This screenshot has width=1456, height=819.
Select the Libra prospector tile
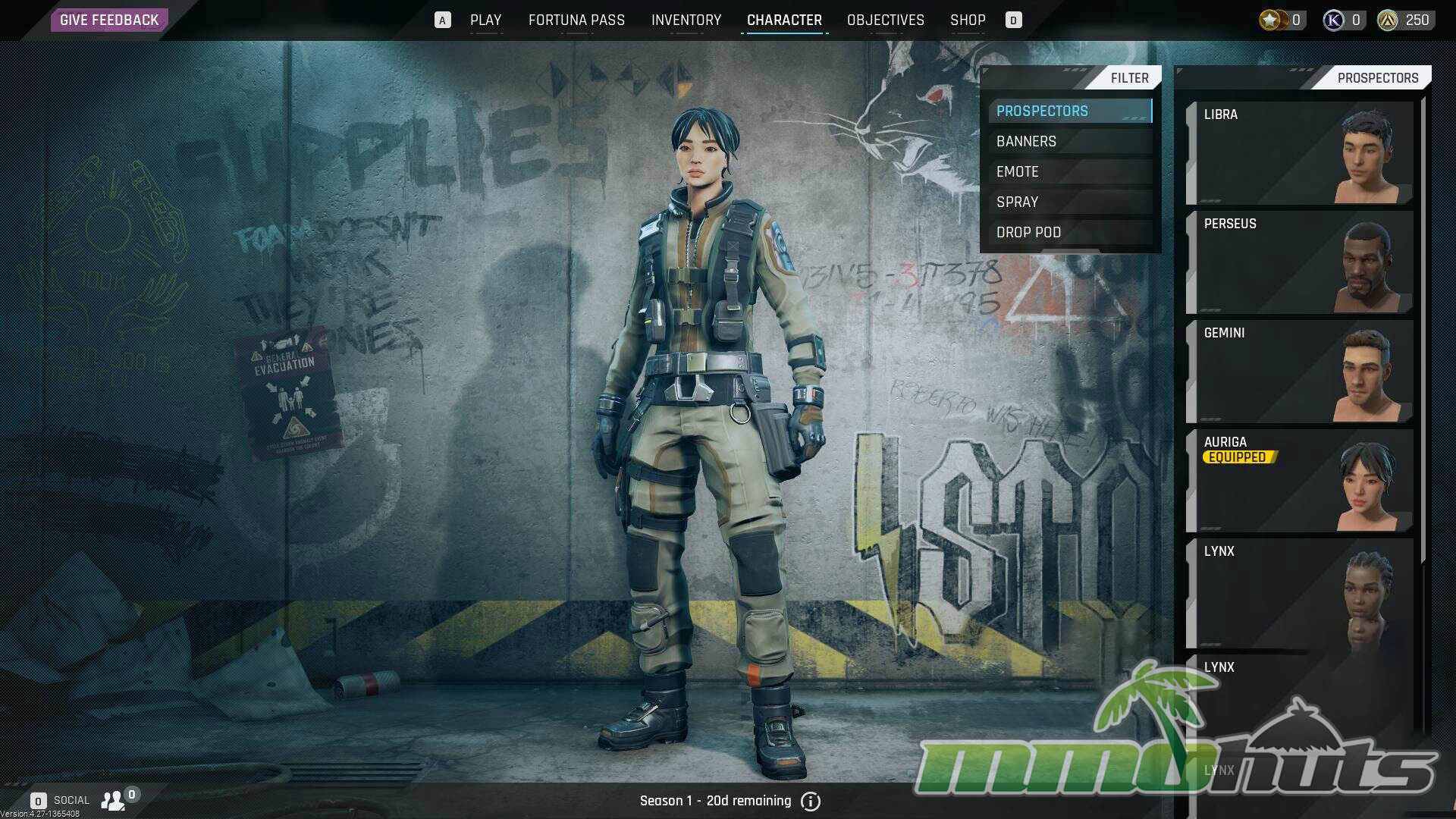point(1300,153)
